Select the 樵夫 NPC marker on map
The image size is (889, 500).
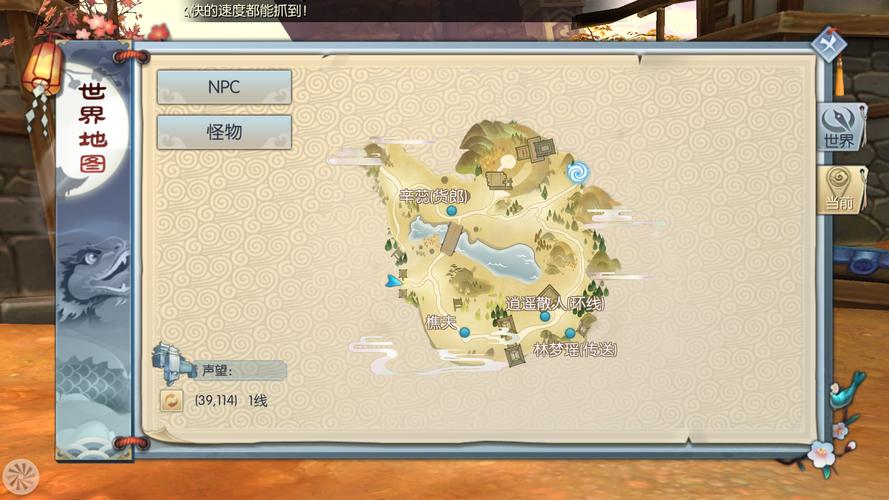[x=464, y=332]
